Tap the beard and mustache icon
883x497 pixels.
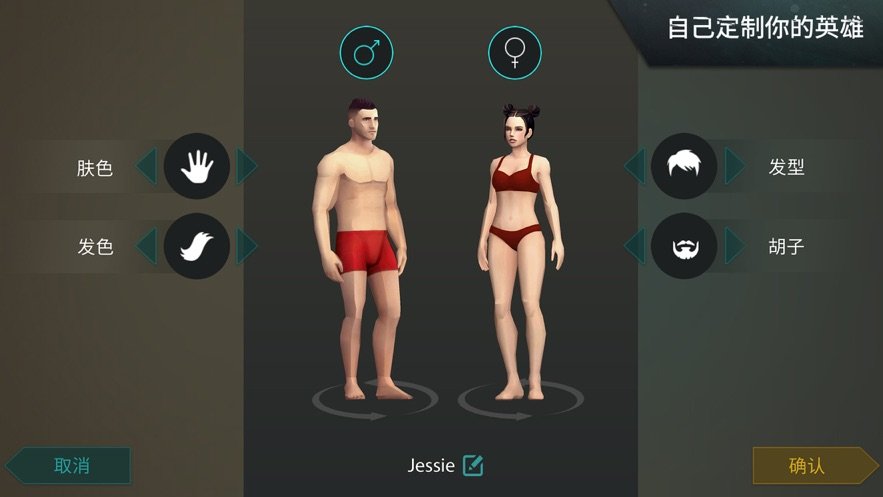coord(684,245)
